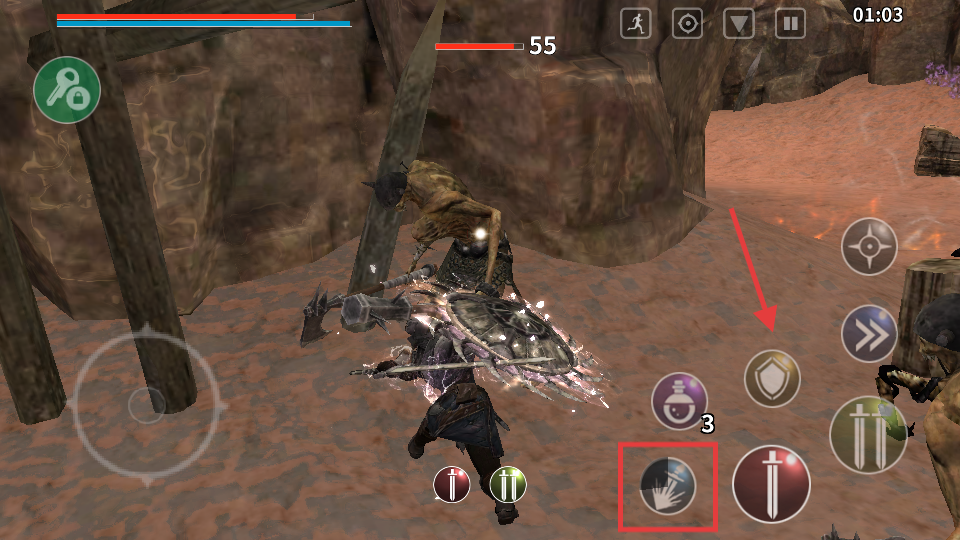Pause the game with the pause button
Image resolution: width=960 pixels, height=540 pixels.
tap(791, 23)
